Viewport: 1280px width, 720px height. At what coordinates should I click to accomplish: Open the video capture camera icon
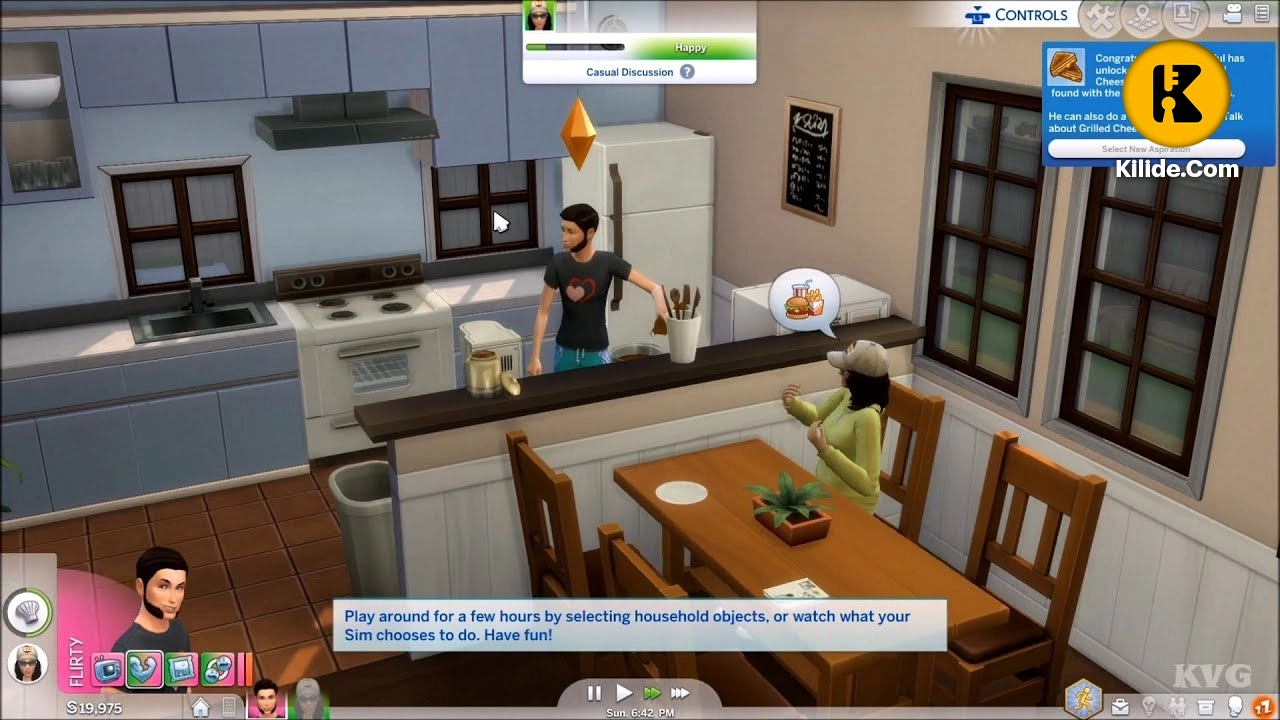click(1232, 14)
